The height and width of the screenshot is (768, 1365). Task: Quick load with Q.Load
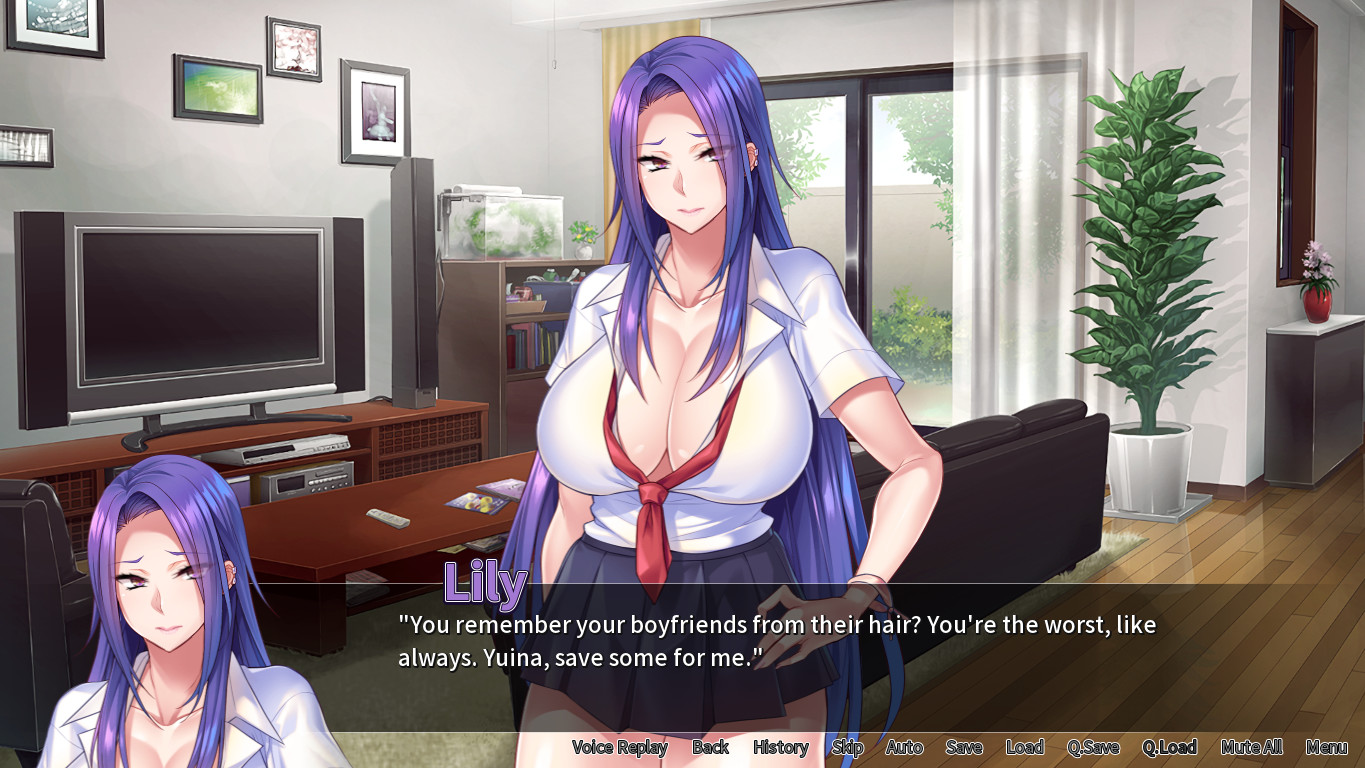point(1169,747)
